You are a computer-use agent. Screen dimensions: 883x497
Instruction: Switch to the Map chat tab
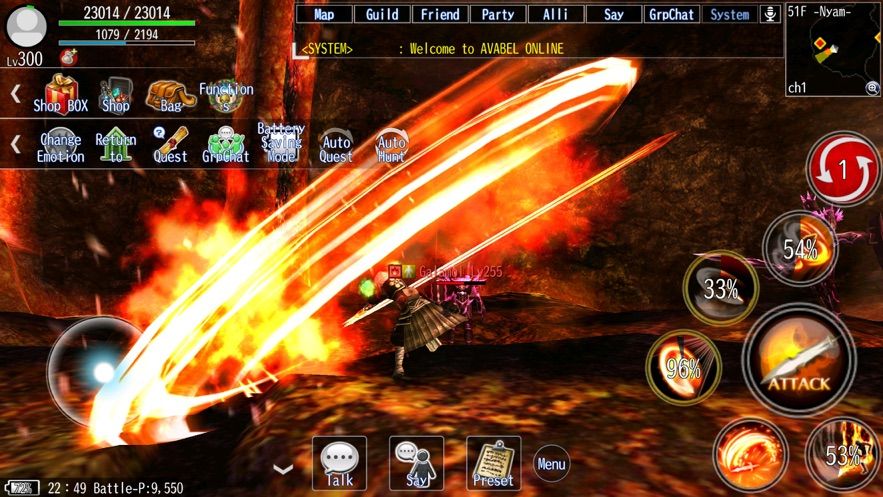(324, 14)
